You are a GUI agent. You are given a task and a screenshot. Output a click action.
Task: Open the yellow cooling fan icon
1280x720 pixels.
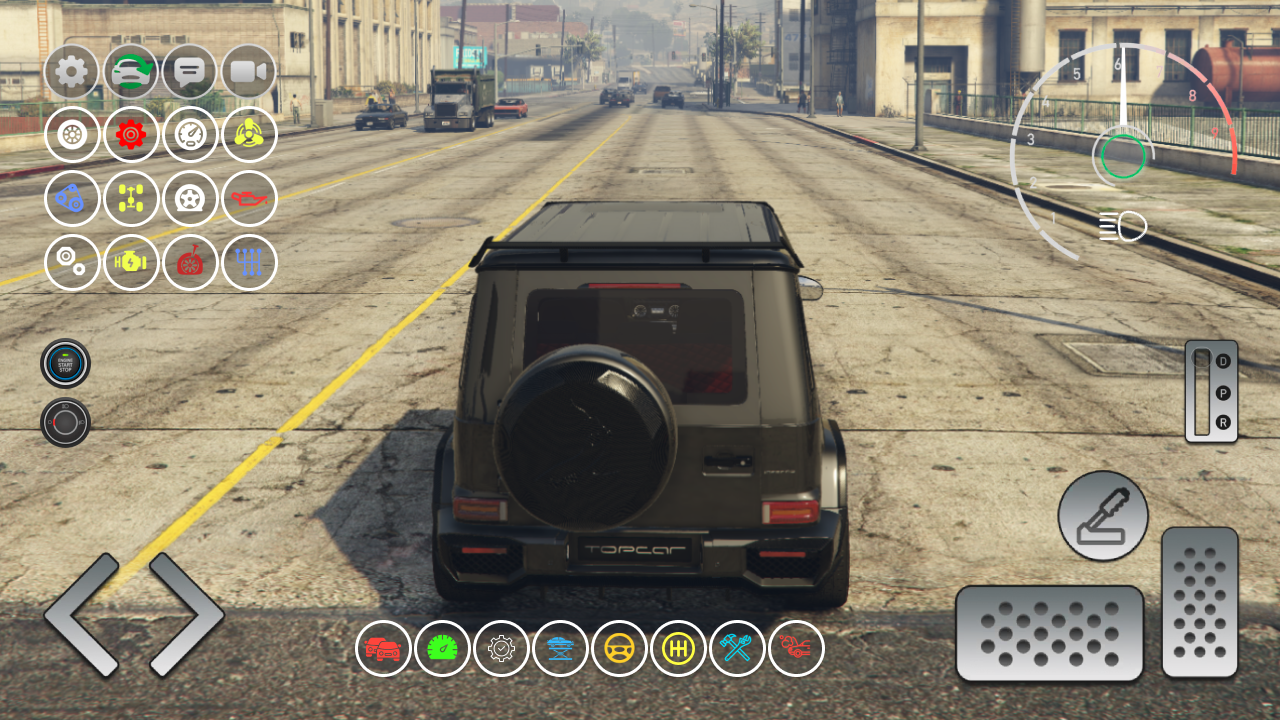click(x=249, y=135)
